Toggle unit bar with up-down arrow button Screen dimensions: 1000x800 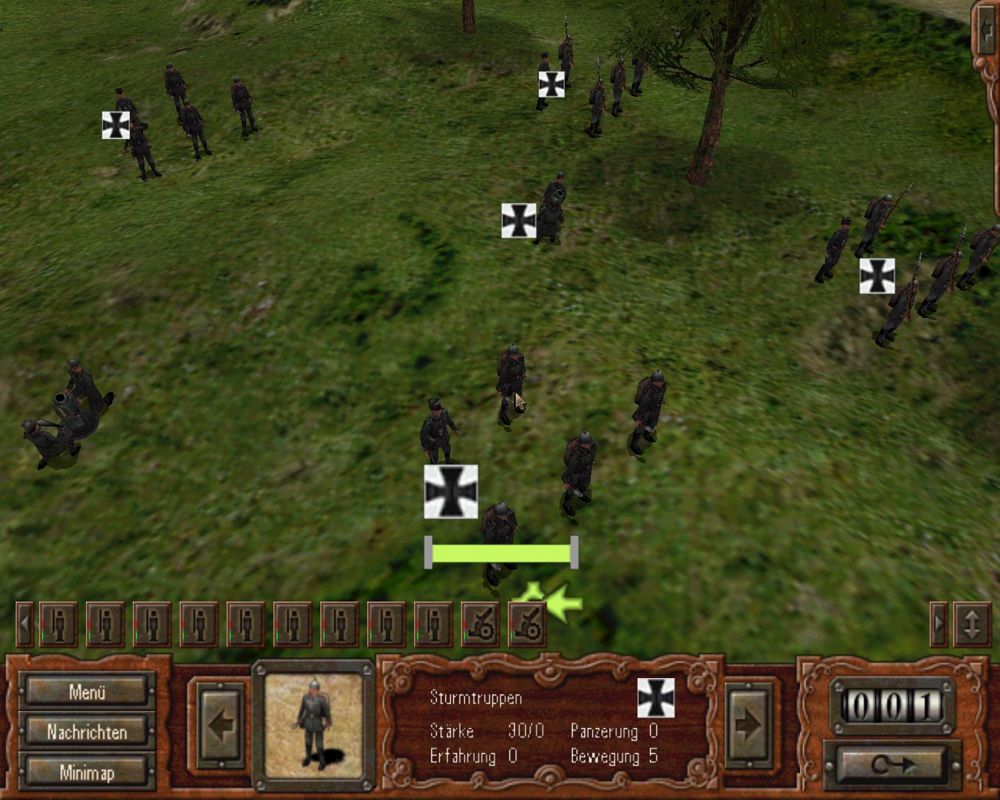click(972, 623)
